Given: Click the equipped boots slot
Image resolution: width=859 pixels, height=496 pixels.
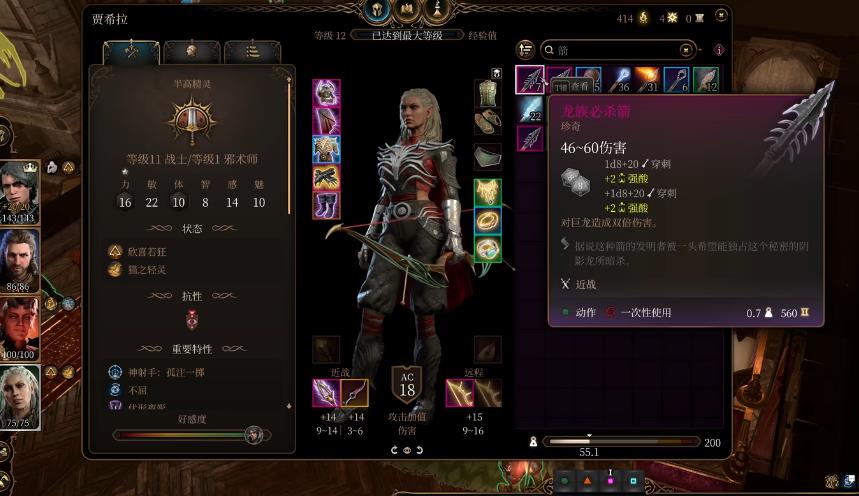Looking at the screenshot, I should click(x=326, y=206).
